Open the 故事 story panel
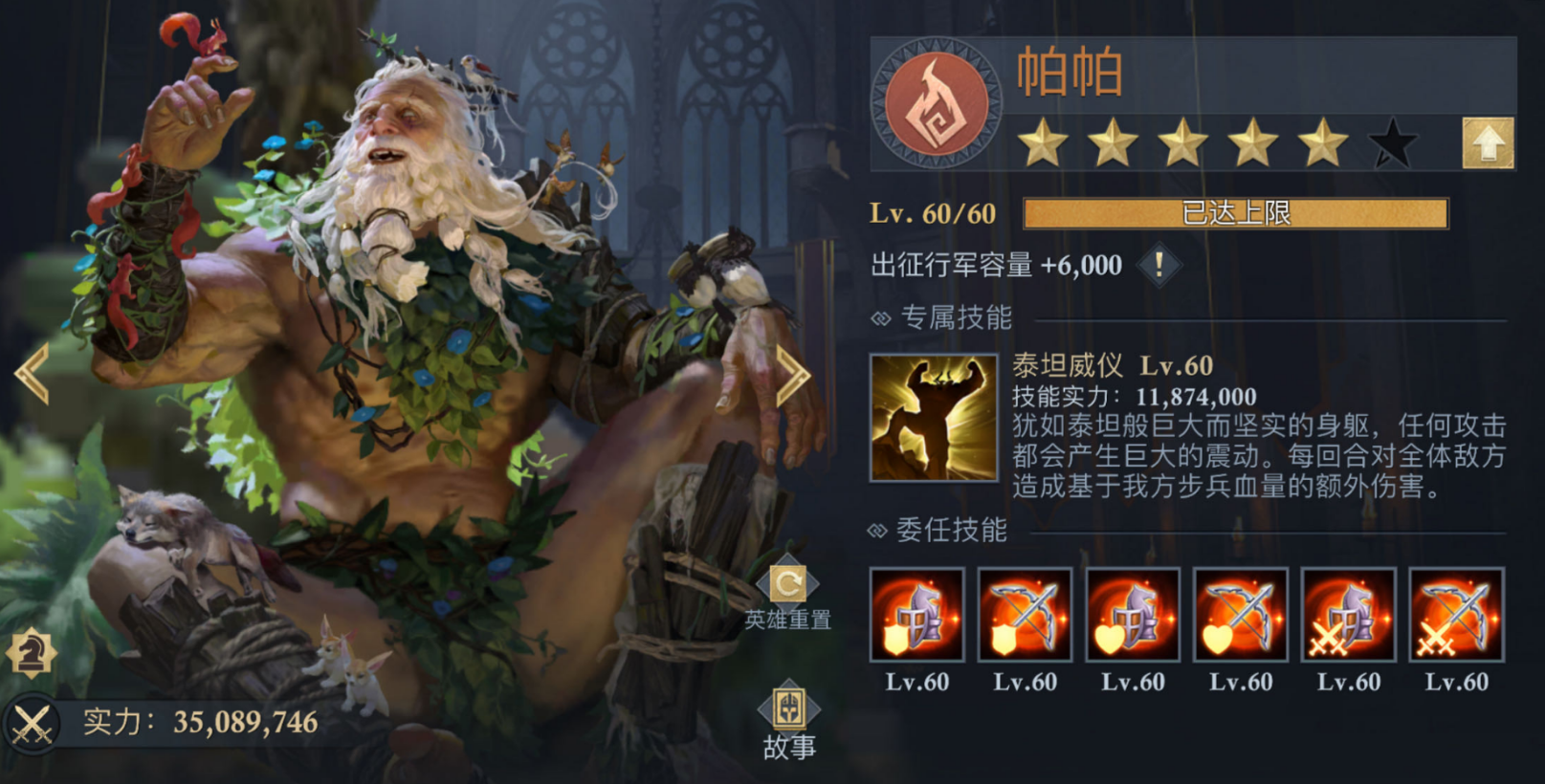Viewport: 1545px width, 784px height. click(787, 715)
